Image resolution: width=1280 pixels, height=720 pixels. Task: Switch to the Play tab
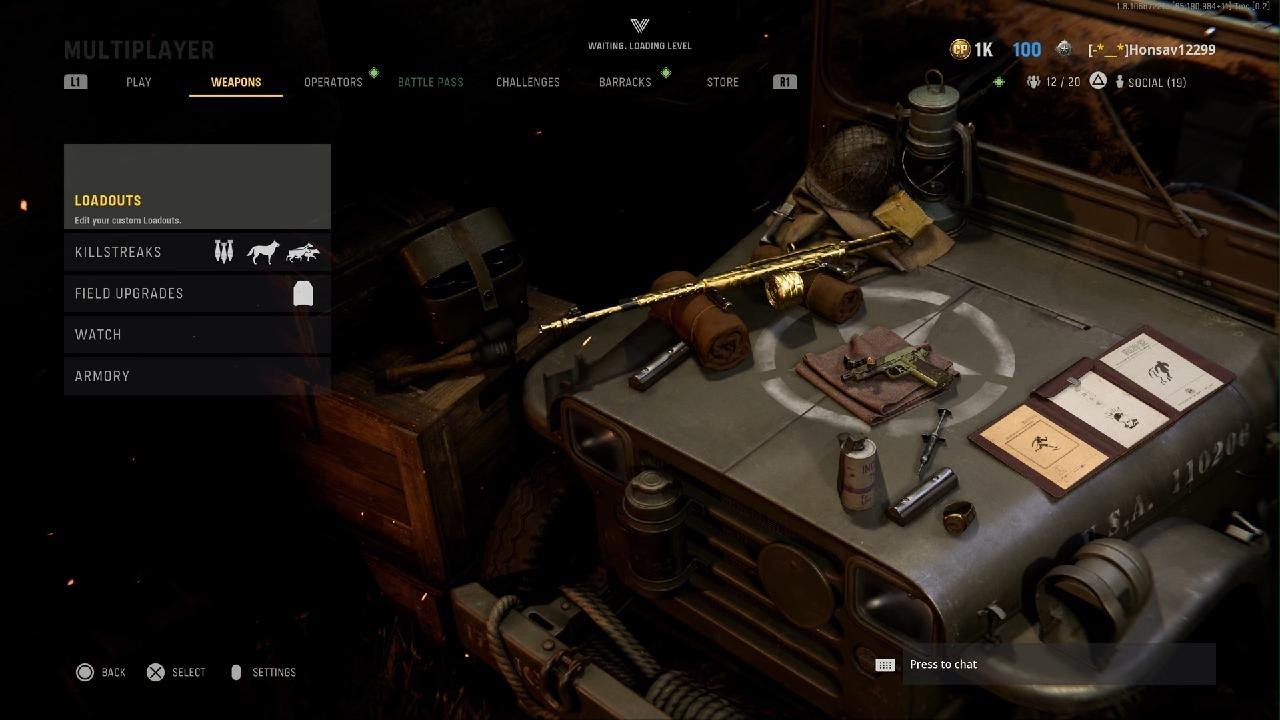click(x=139, y=82)
